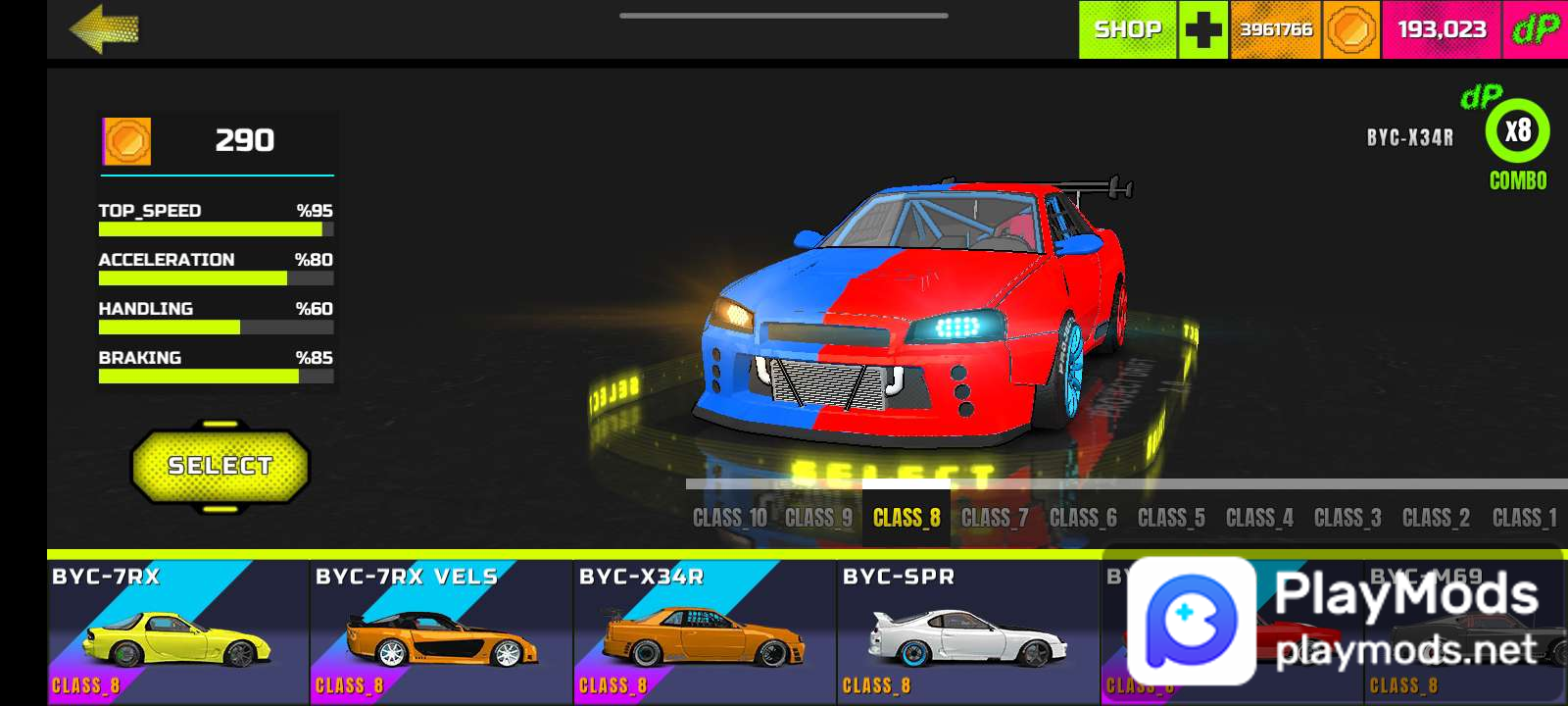1568x706 pixels.
Task: Switch to the CLASS 4 tab
Action: pos(1259,518)
